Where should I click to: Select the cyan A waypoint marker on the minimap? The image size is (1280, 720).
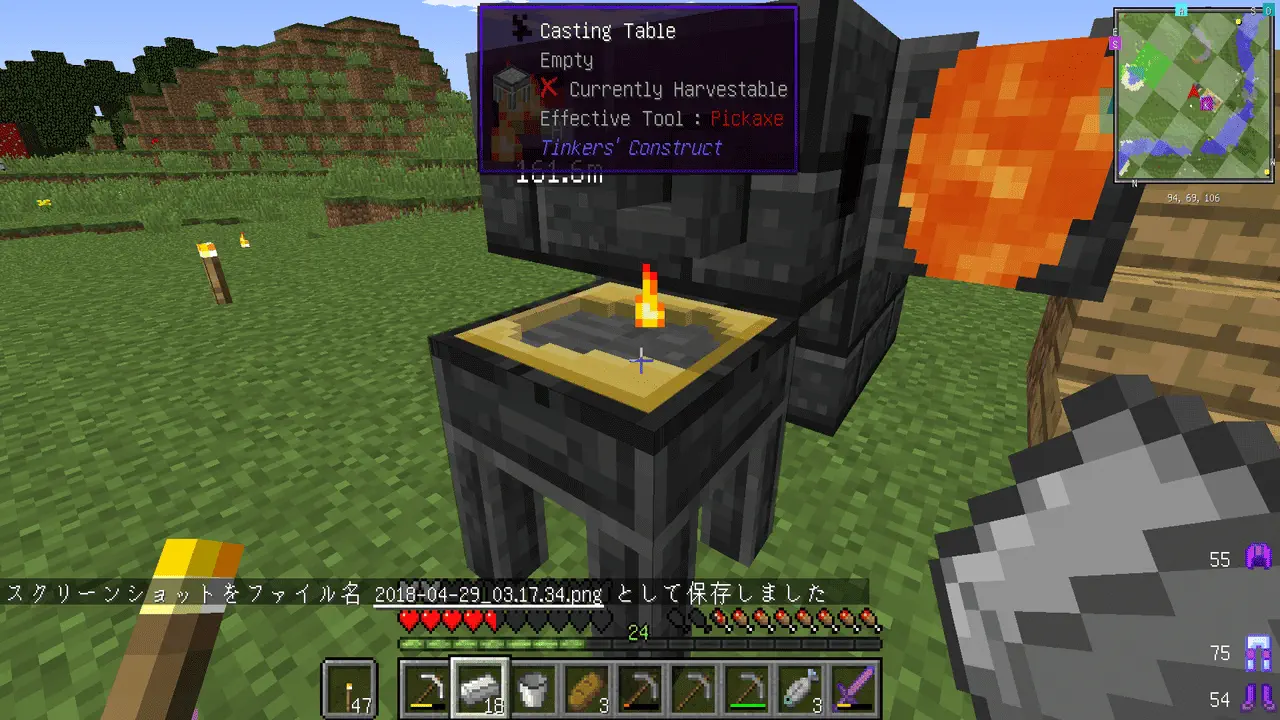(1182, 10)
